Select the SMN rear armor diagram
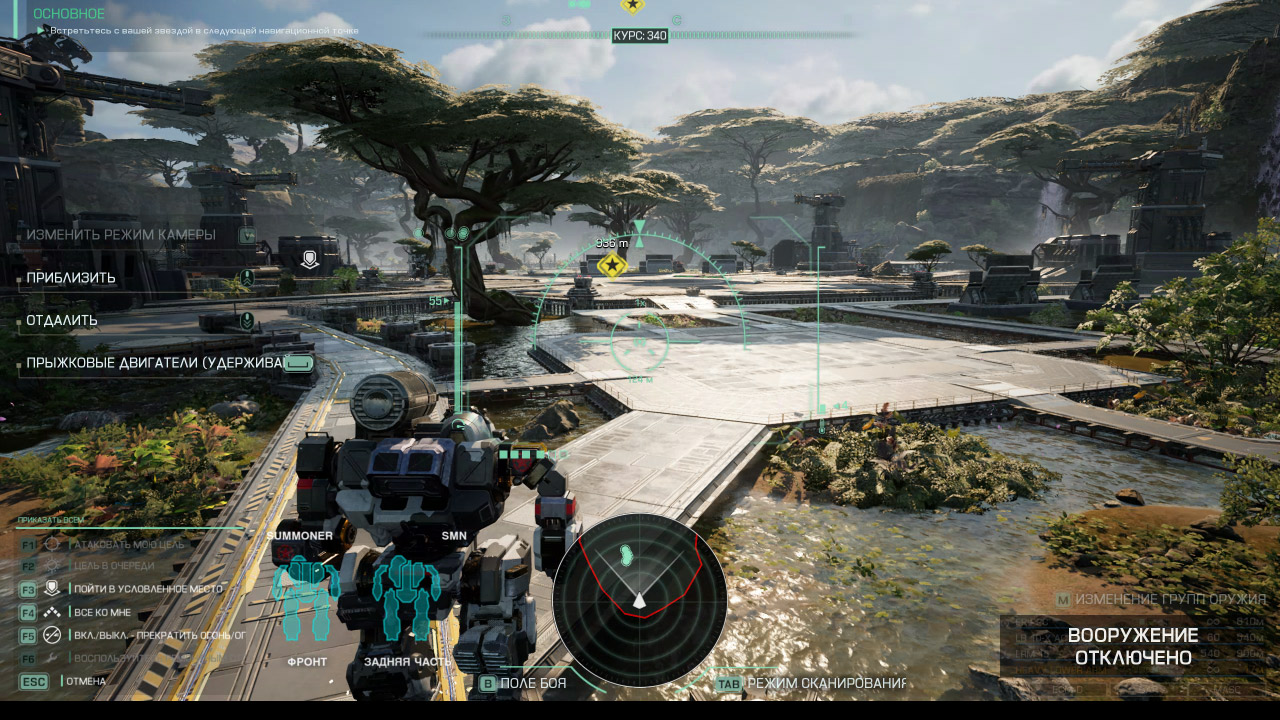This screenshot has height=720, width=1280. (406, 599)
